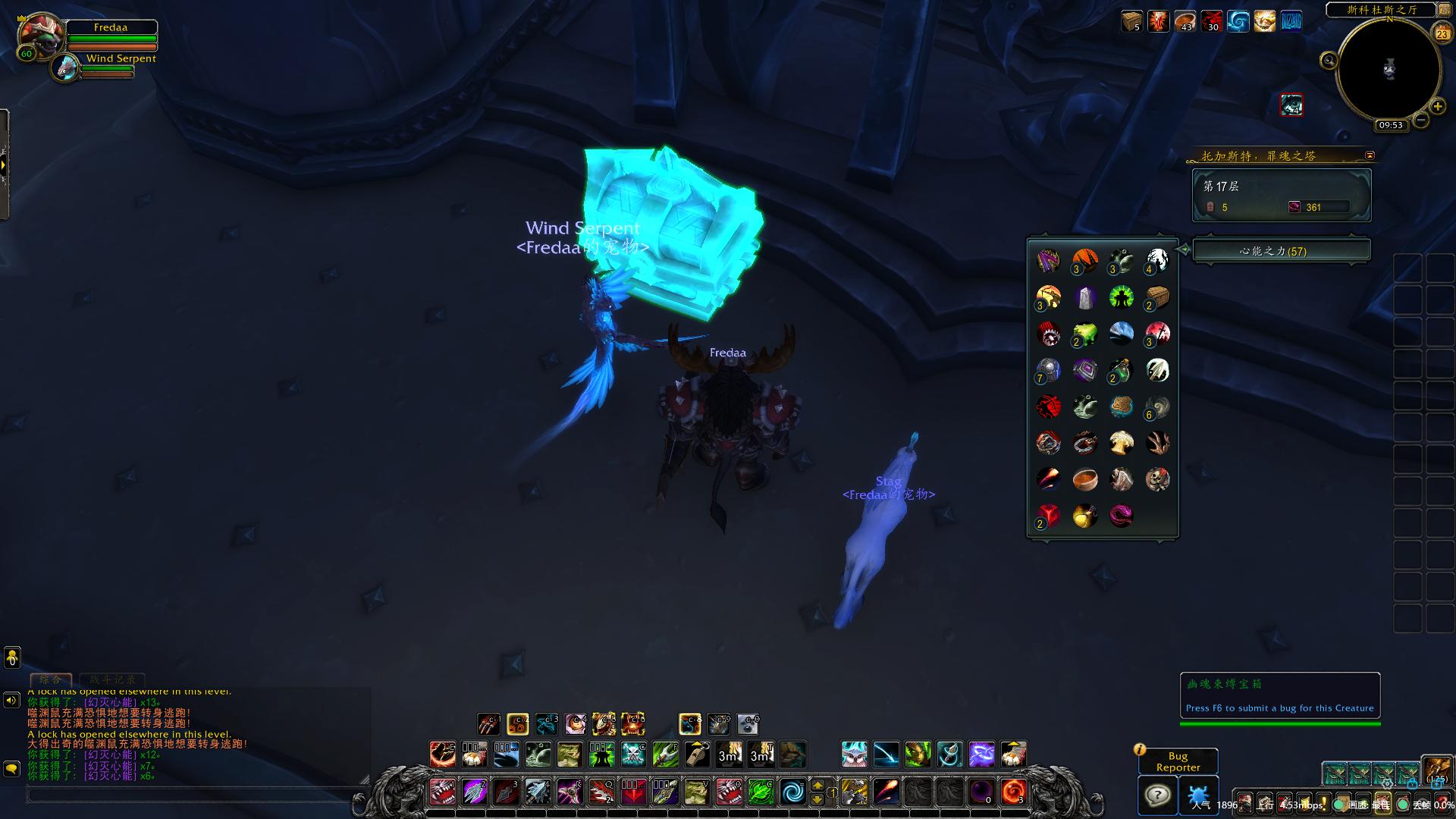Click the red-bordered eye debuff icon
This screenshot has width=1456, height=819.
click(x=1291, y=105)
